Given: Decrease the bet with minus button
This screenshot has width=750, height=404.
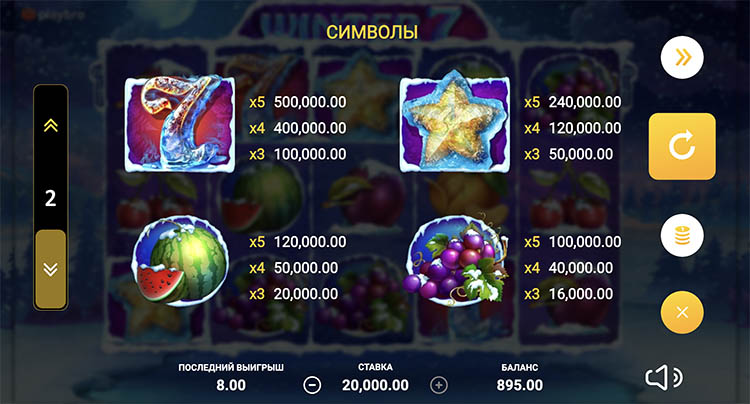Looking at the screenshot, I should (312, 385).
